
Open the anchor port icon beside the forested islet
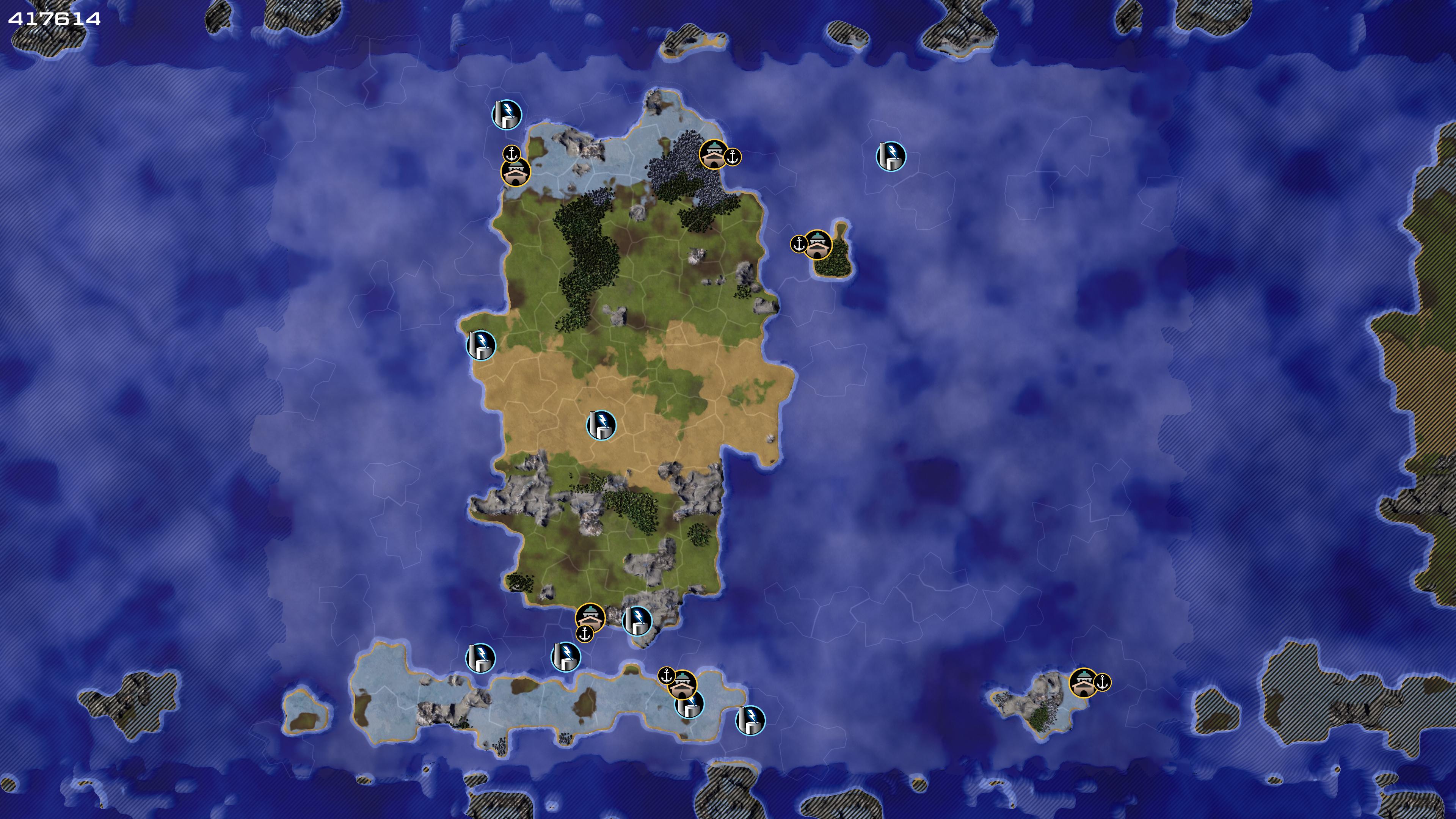point(799,244)
